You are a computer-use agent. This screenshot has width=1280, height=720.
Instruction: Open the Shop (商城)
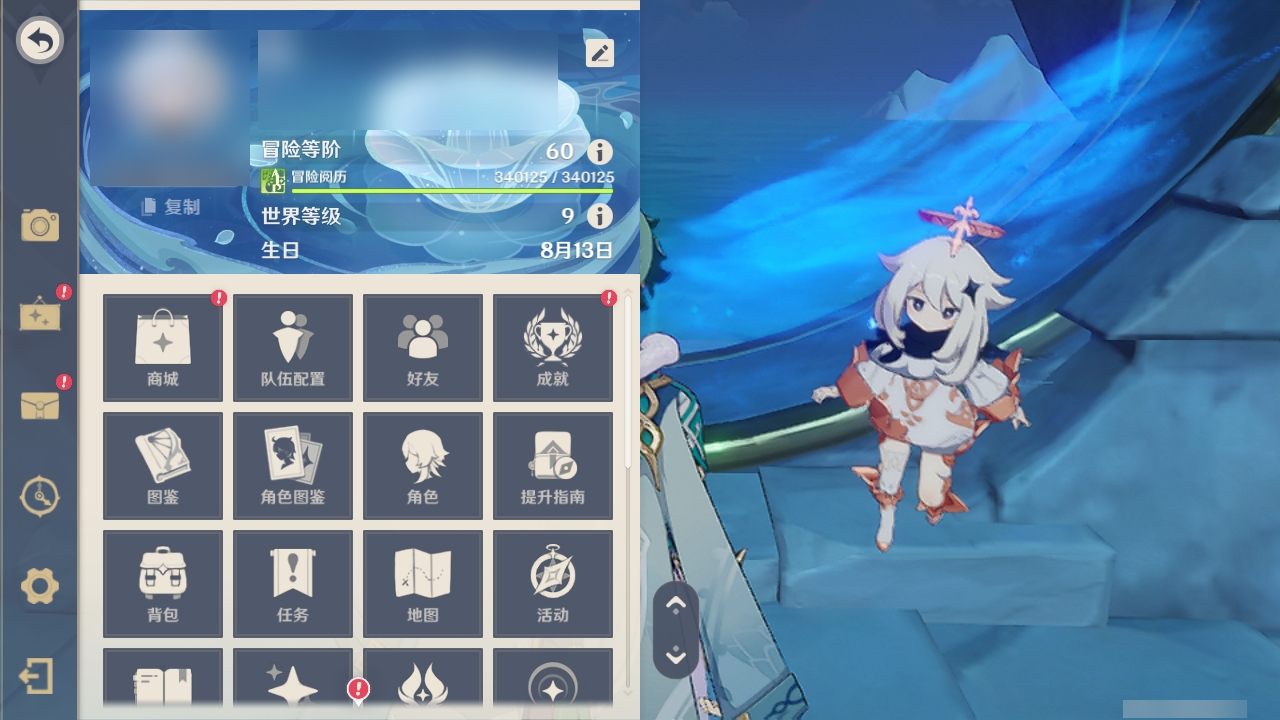[162, 346]
